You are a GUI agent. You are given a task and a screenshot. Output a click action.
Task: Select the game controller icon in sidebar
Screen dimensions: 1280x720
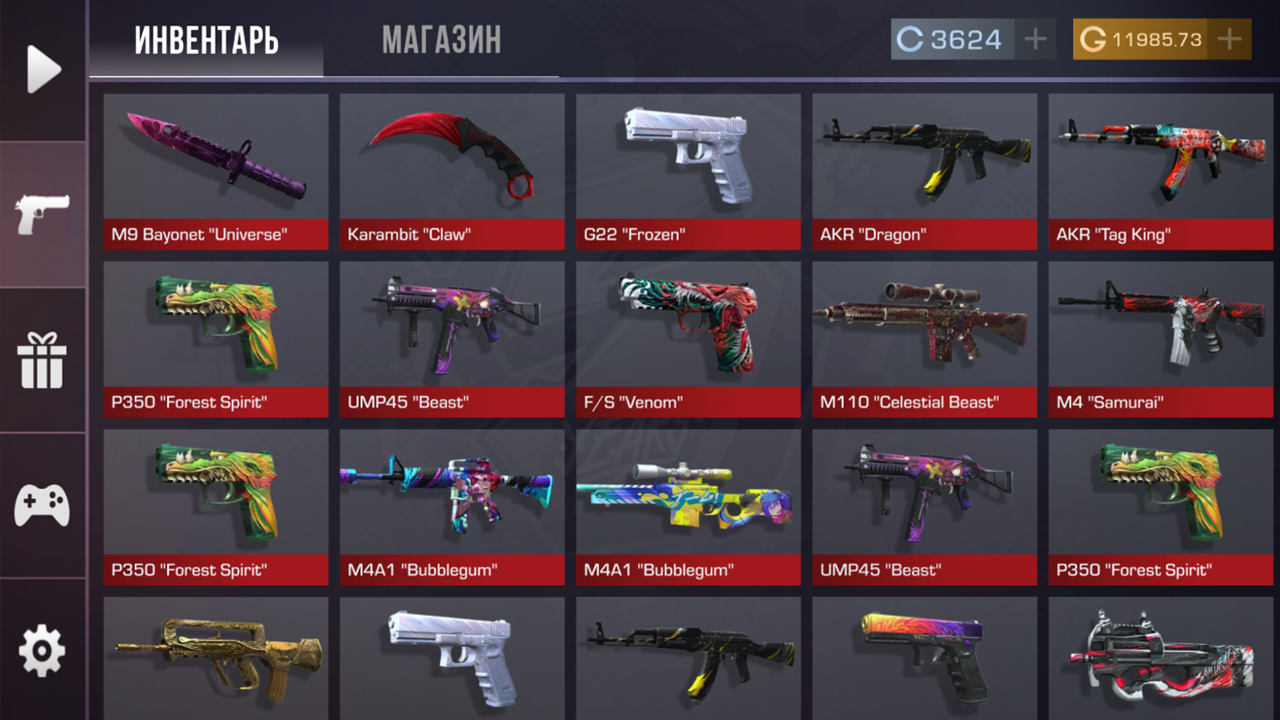point(42,505)
